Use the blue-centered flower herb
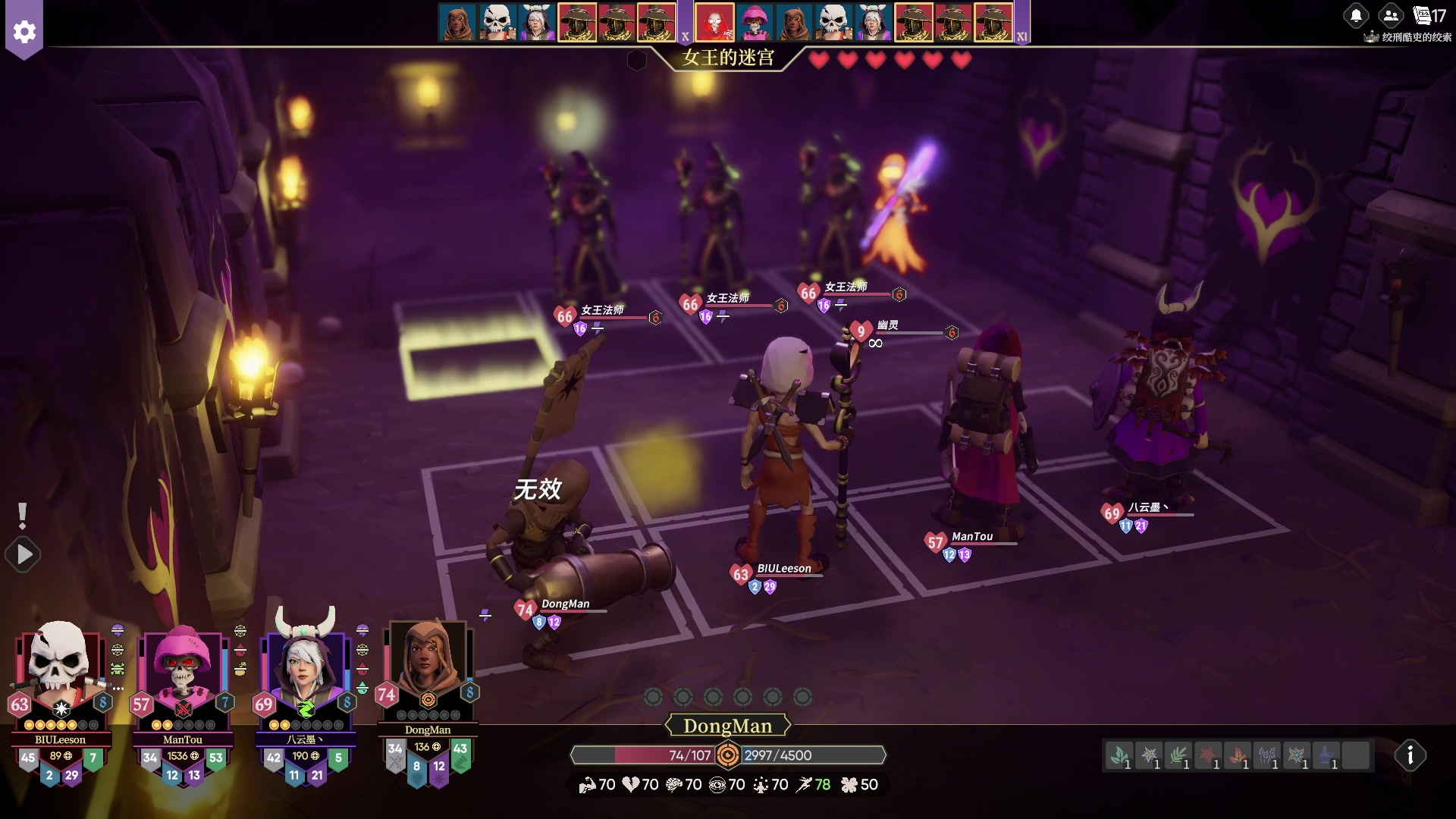Image resolution: width=1456 pixels, height=819 pixels. (1297, 756)
